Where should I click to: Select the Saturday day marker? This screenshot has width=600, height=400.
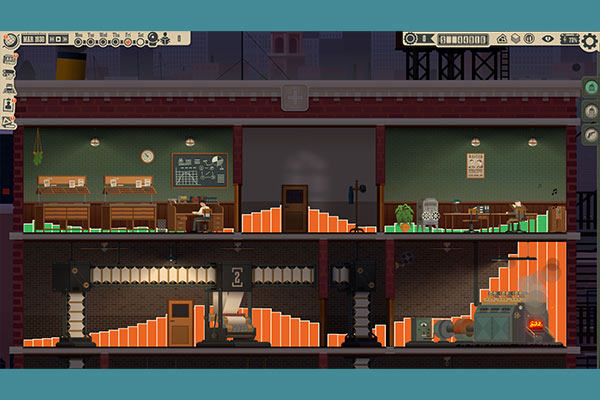coord(141,40)
